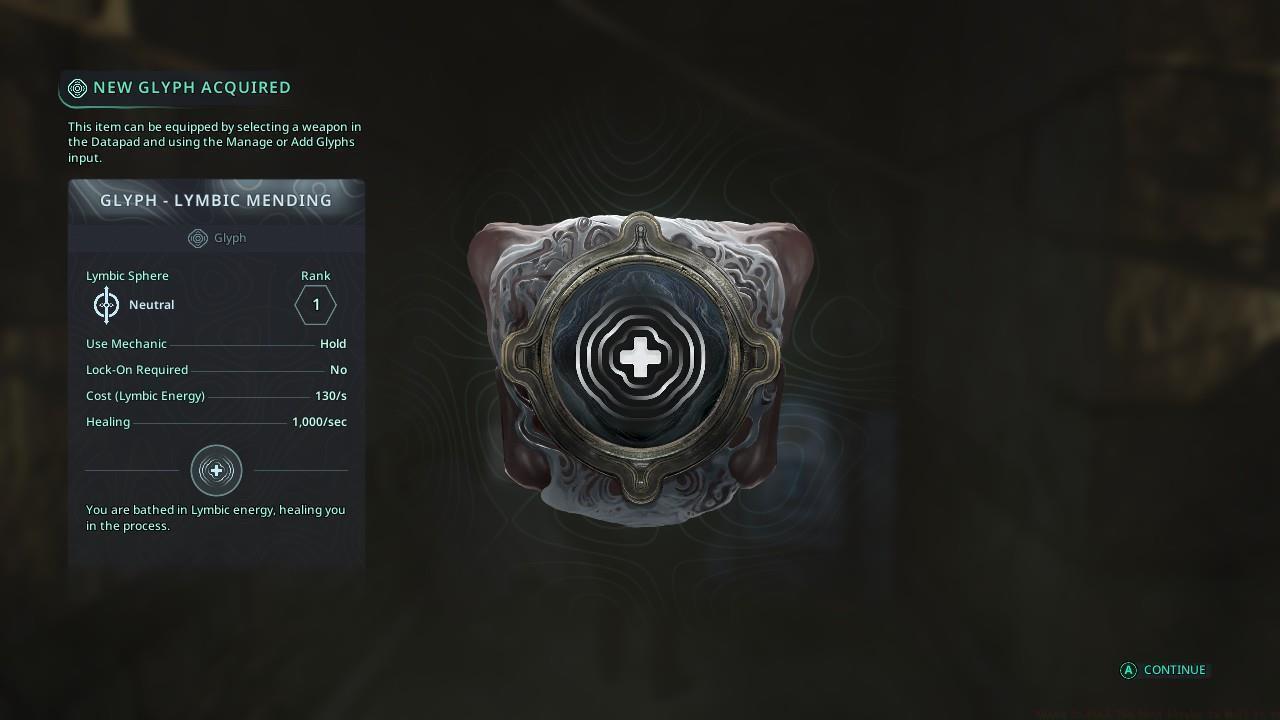Click the hexagonal Rank 1 emblem
The image size is (1280, 720).
click(315, 305)
